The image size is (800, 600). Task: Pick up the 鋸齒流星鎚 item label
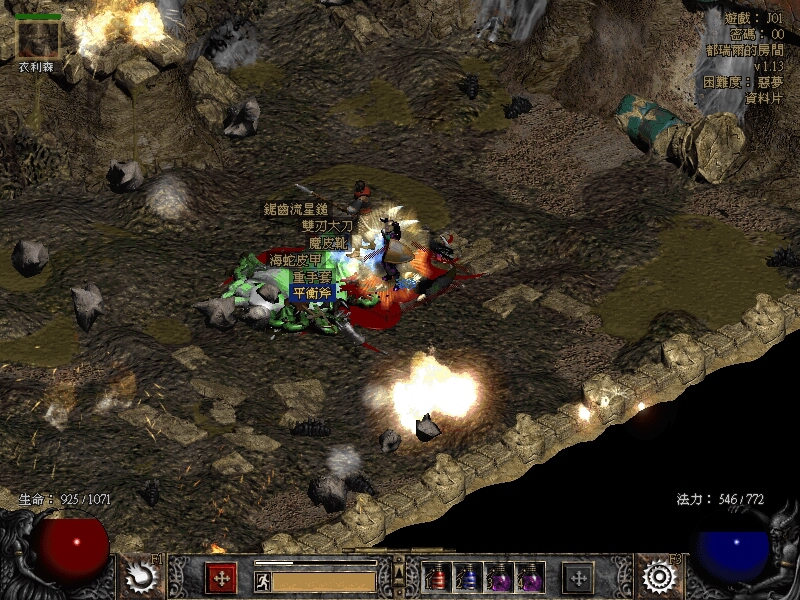point(296,210)
